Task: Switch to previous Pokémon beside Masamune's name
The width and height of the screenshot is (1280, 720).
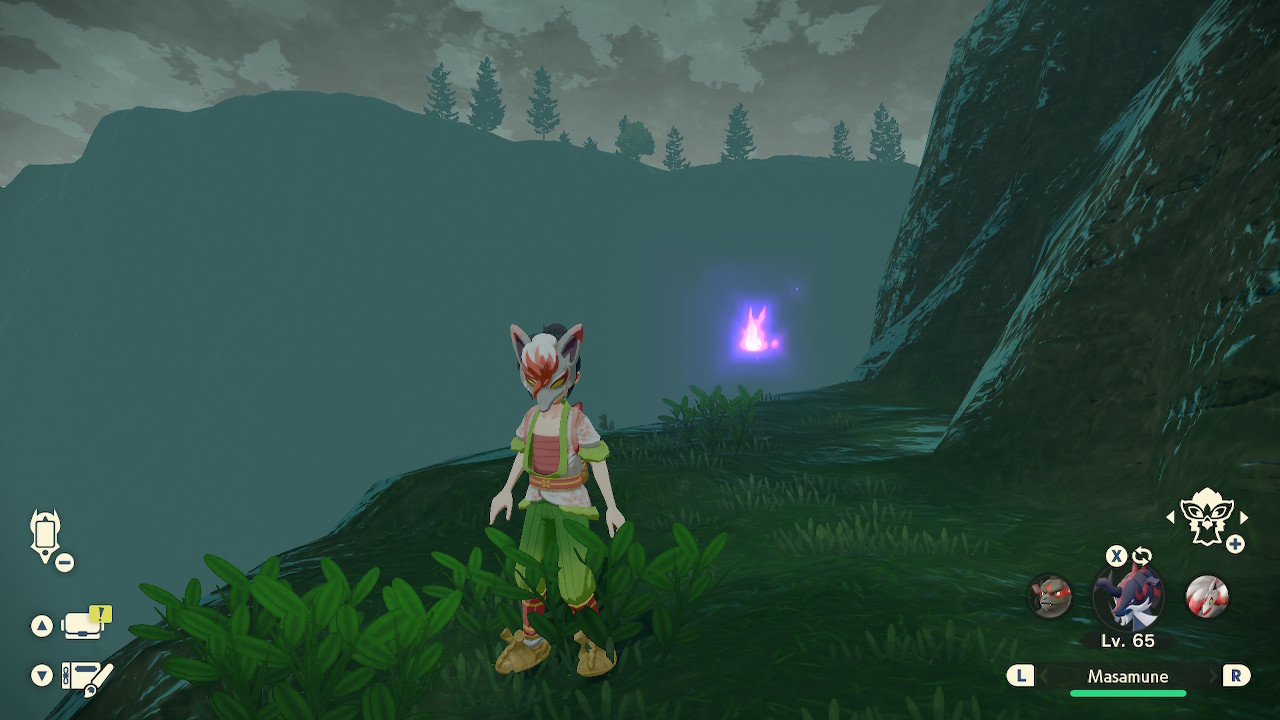Action: tap(1020, 676)
